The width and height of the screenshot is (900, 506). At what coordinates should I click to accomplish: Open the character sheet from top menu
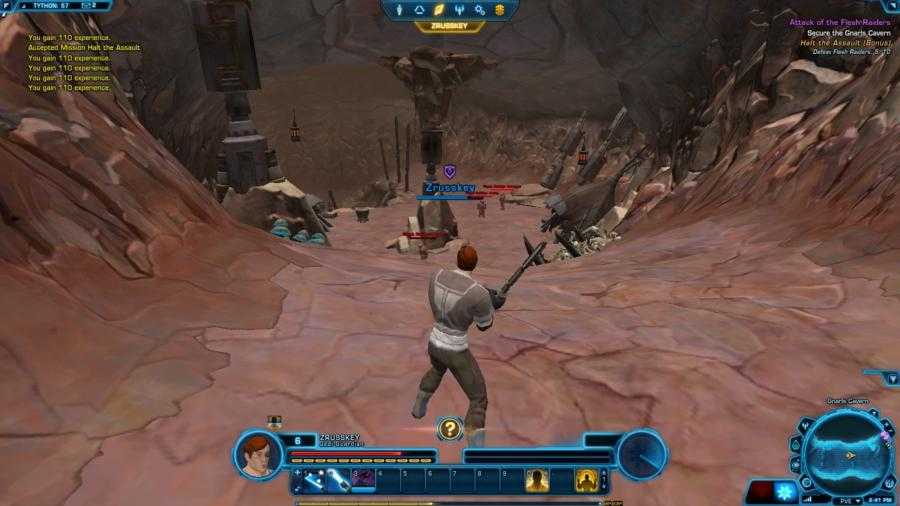click(x=400, y=9)
